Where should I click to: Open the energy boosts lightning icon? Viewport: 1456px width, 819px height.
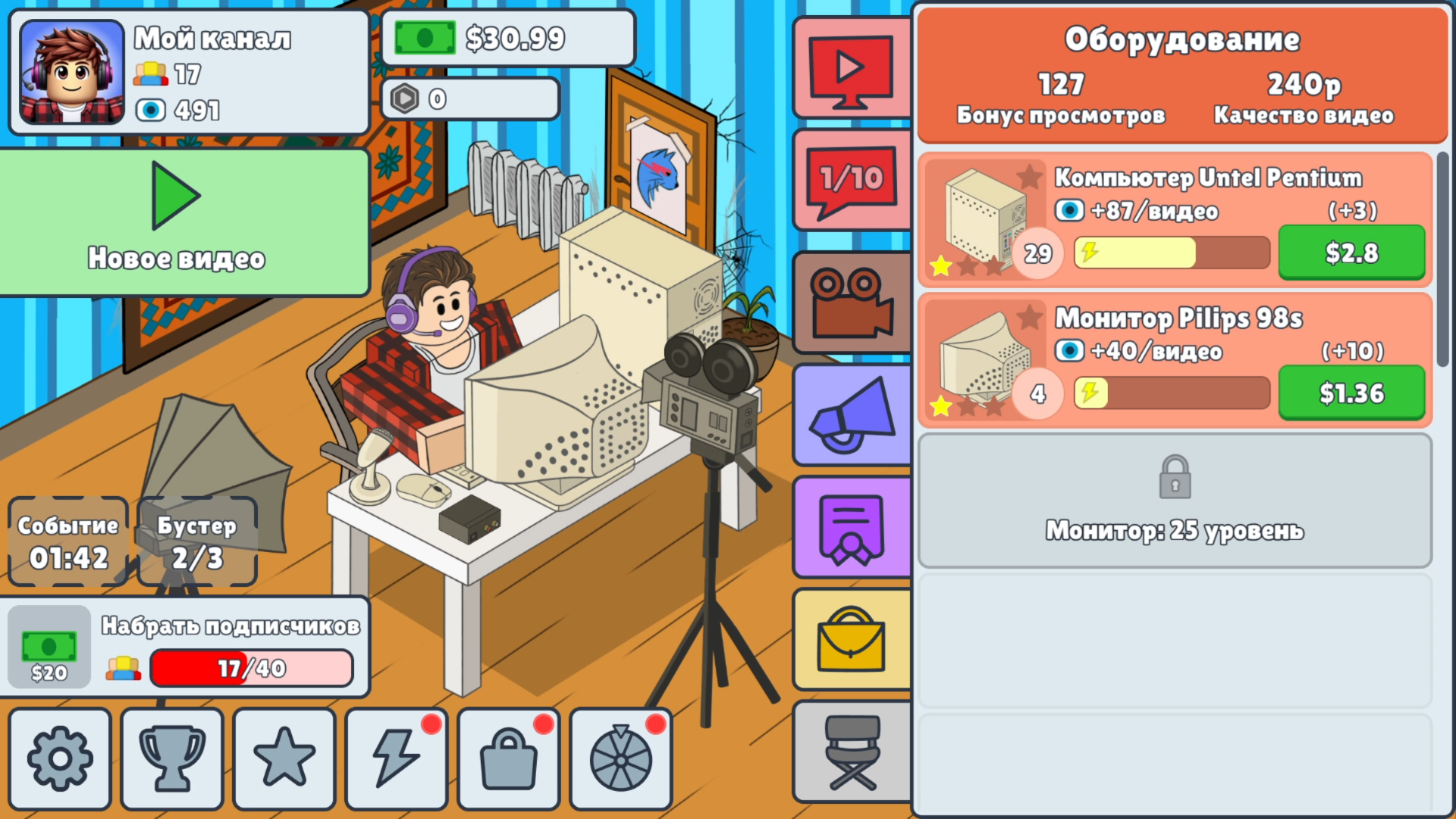396,758
